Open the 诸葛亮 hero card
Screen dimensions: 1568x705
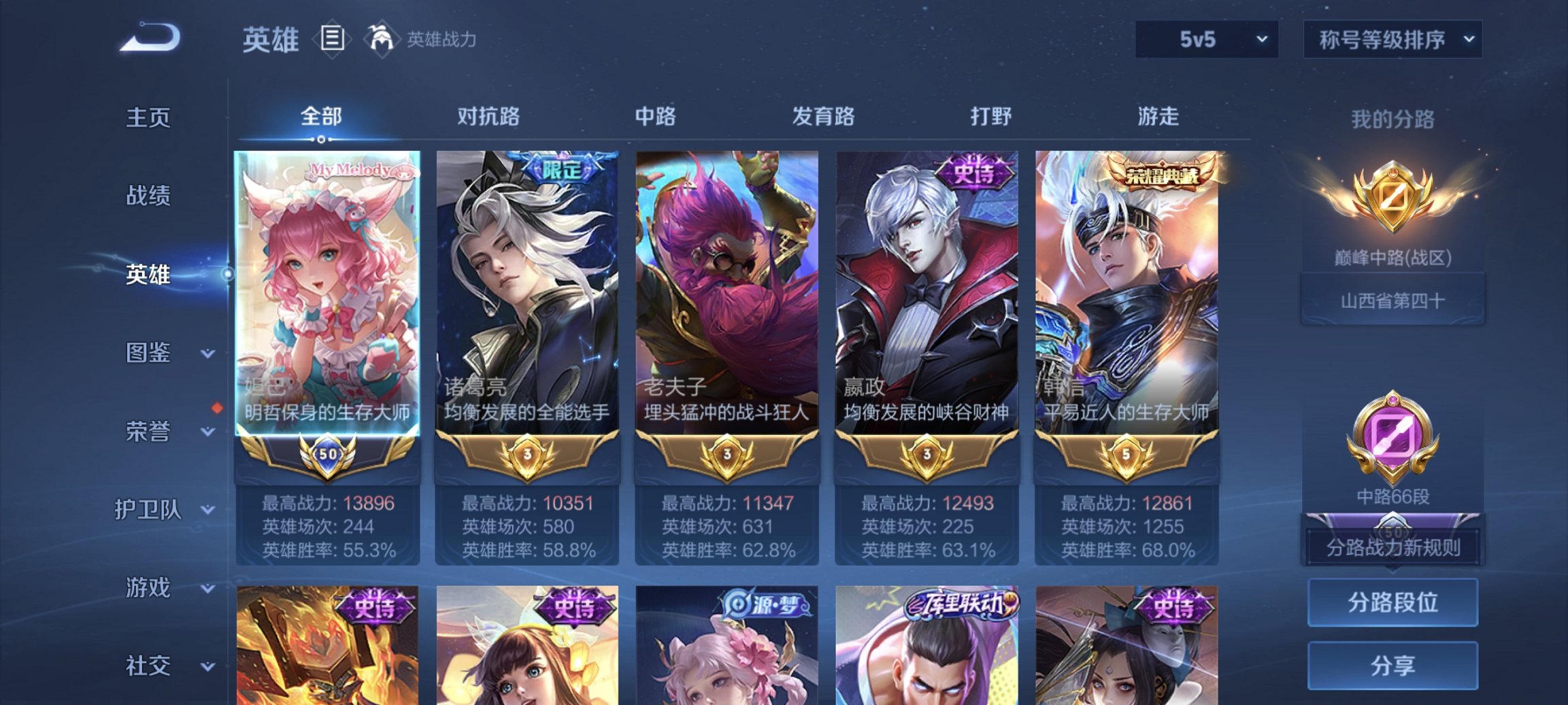(526, 306)
